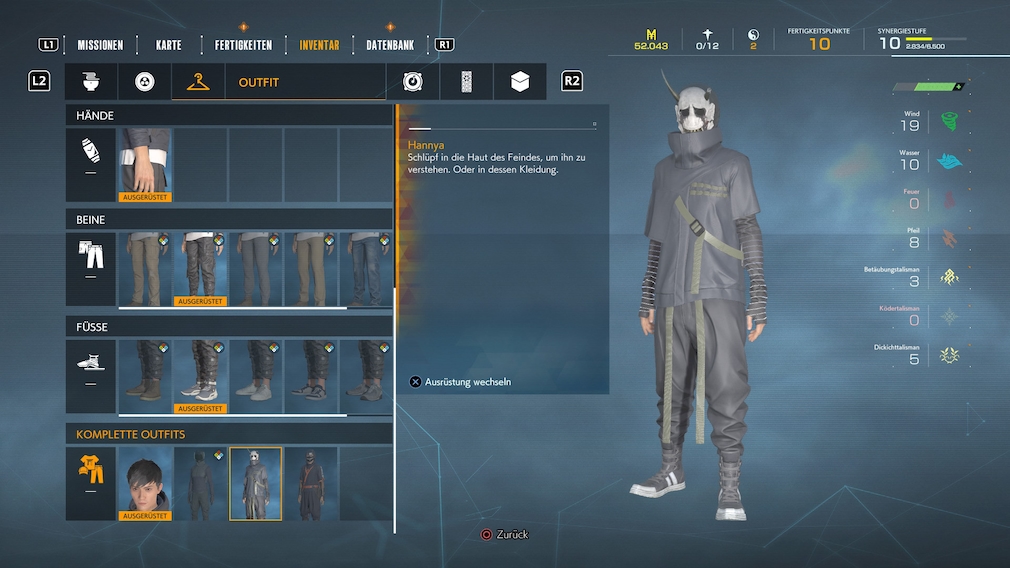Viewport: 1010px width, 568px height.
Task: Select the blue jeans leg item
Action: pyautogui.click(x=364, y=269)
